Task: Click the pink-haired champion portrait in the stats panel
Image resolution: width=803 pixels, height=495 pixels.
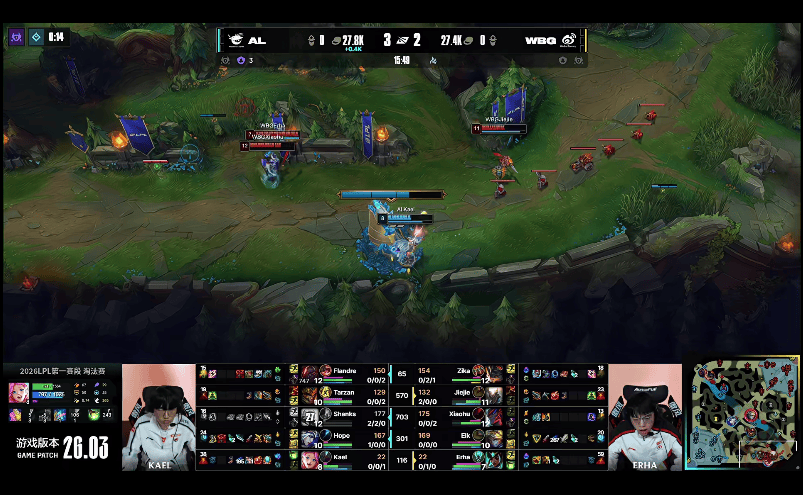Action: pyautogui.click(x=19, y=390)
